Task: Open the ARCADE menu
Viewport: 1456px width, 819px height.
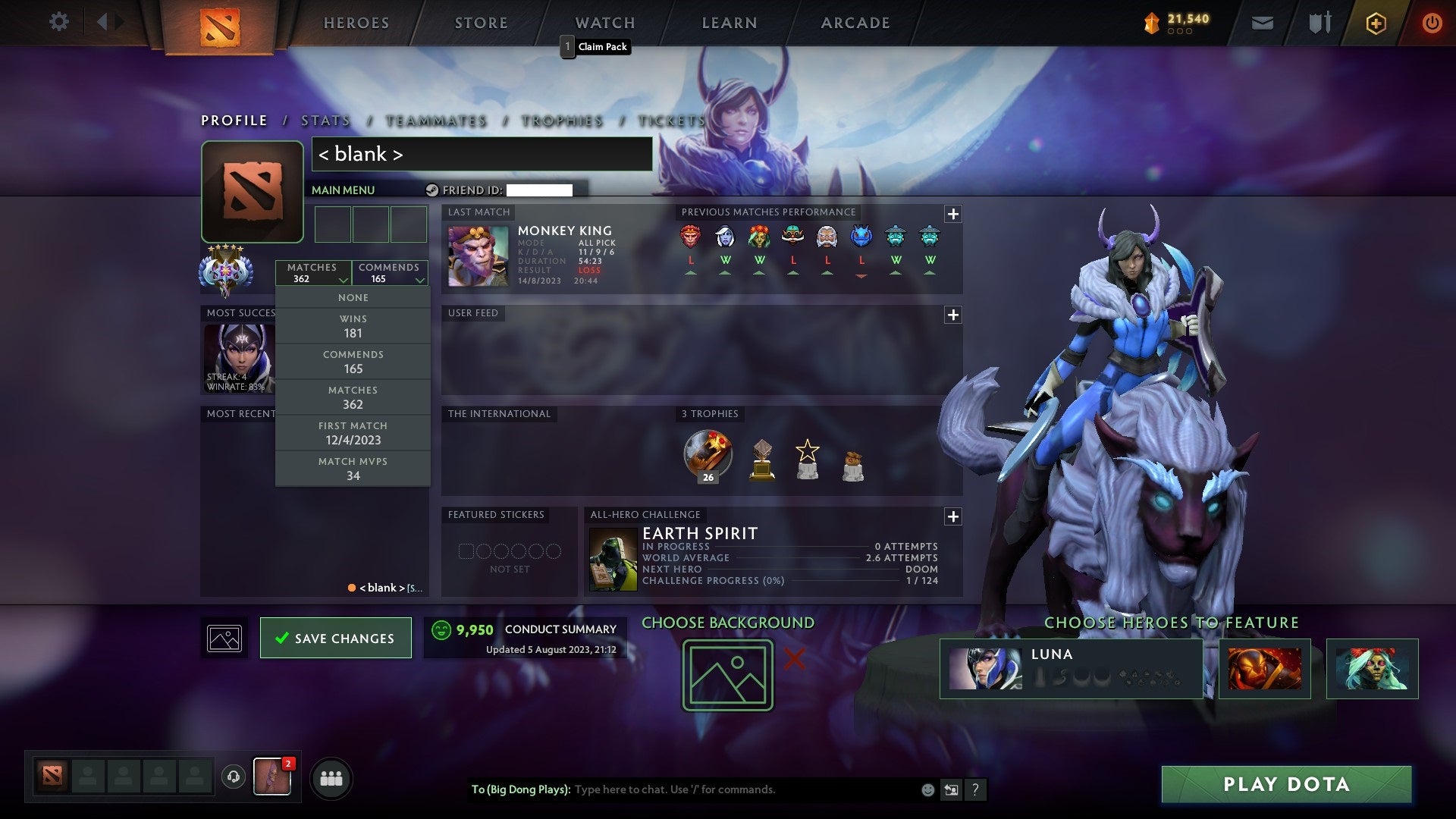Action: point(854,23)
